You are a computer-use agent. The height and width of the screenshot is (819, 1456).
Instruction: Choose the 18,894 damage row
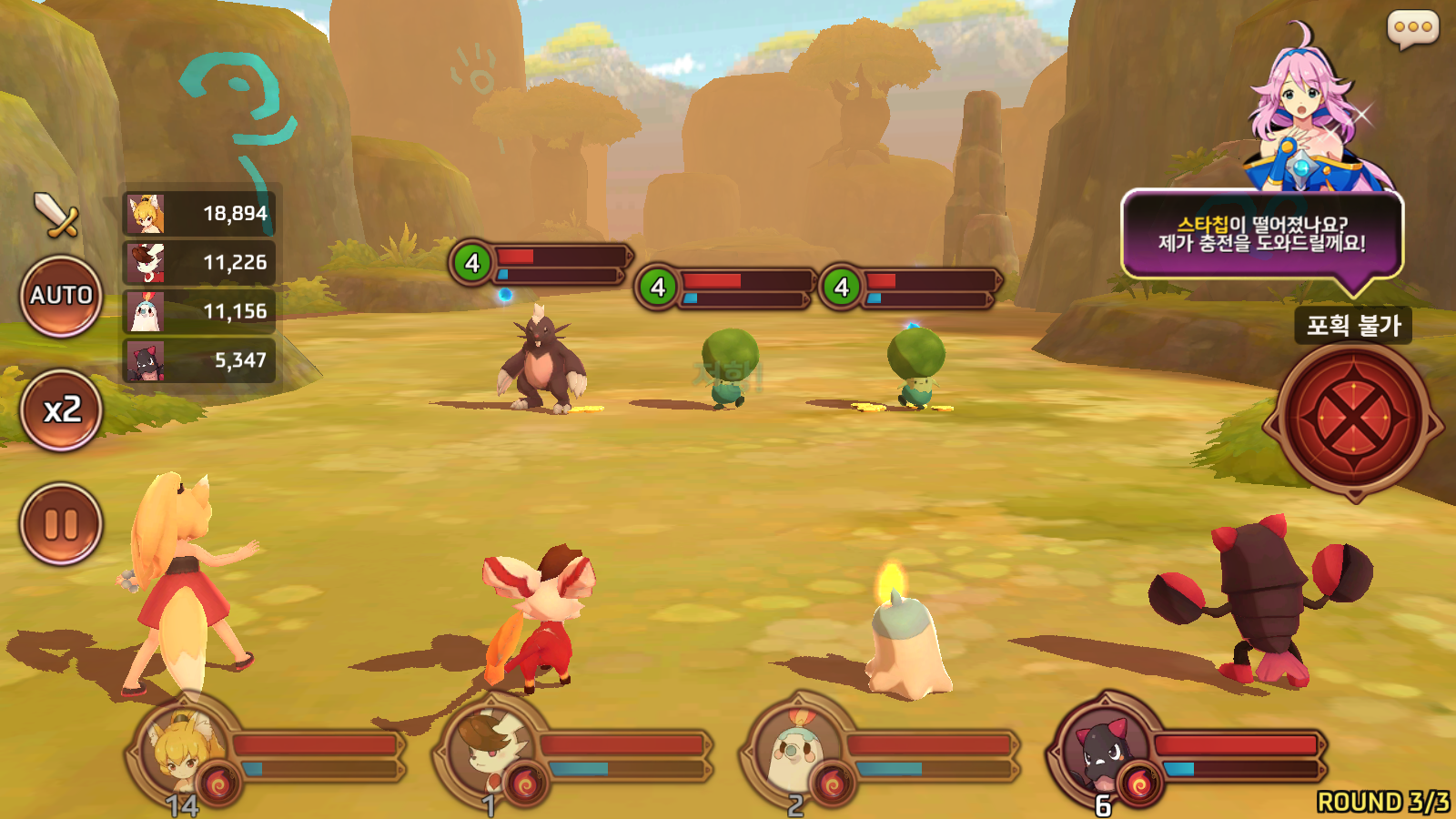point(199,214)
